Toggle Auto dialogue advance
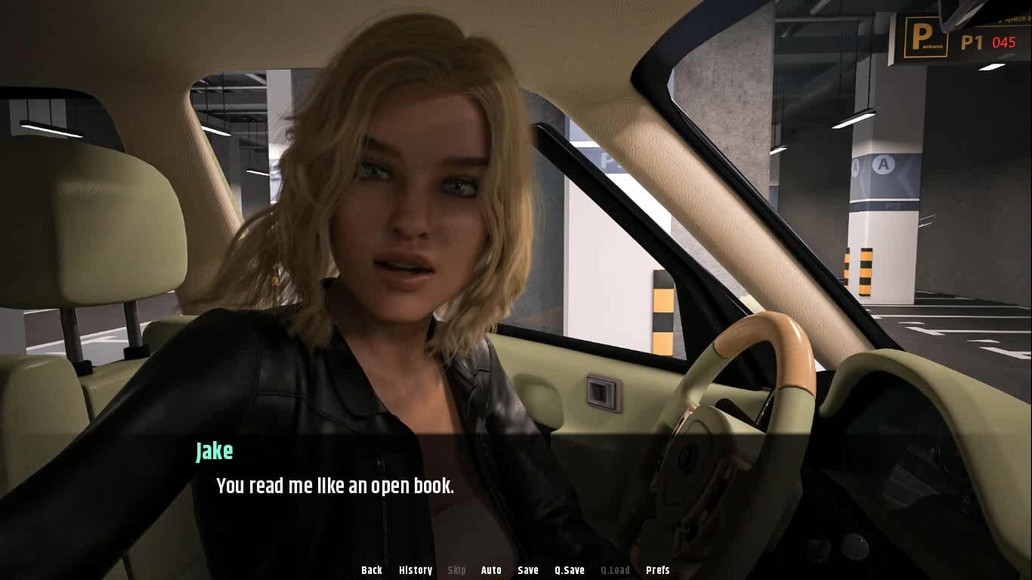 point(491,570)
